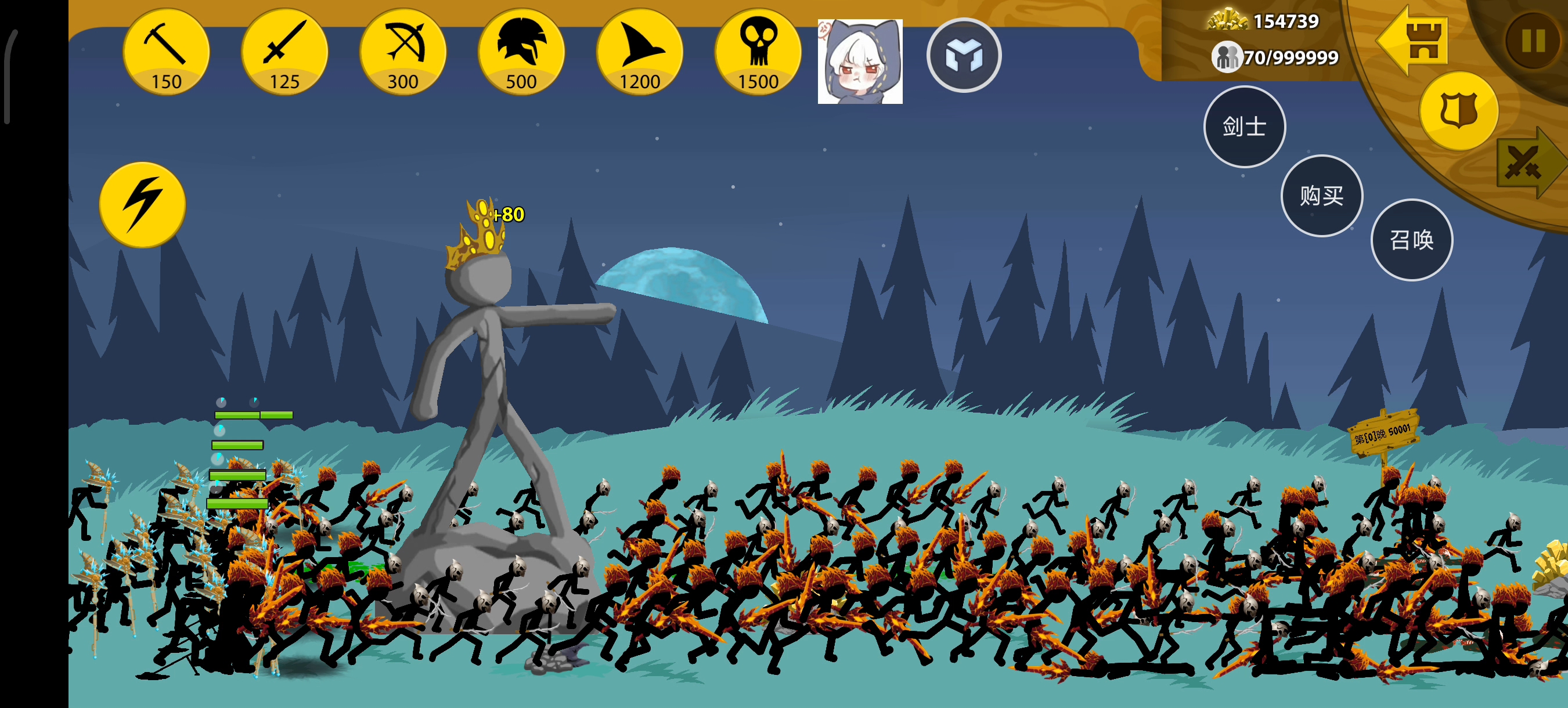Pause the game
The width and height of the screenshot is (1568, 708).
(1533, 41)
